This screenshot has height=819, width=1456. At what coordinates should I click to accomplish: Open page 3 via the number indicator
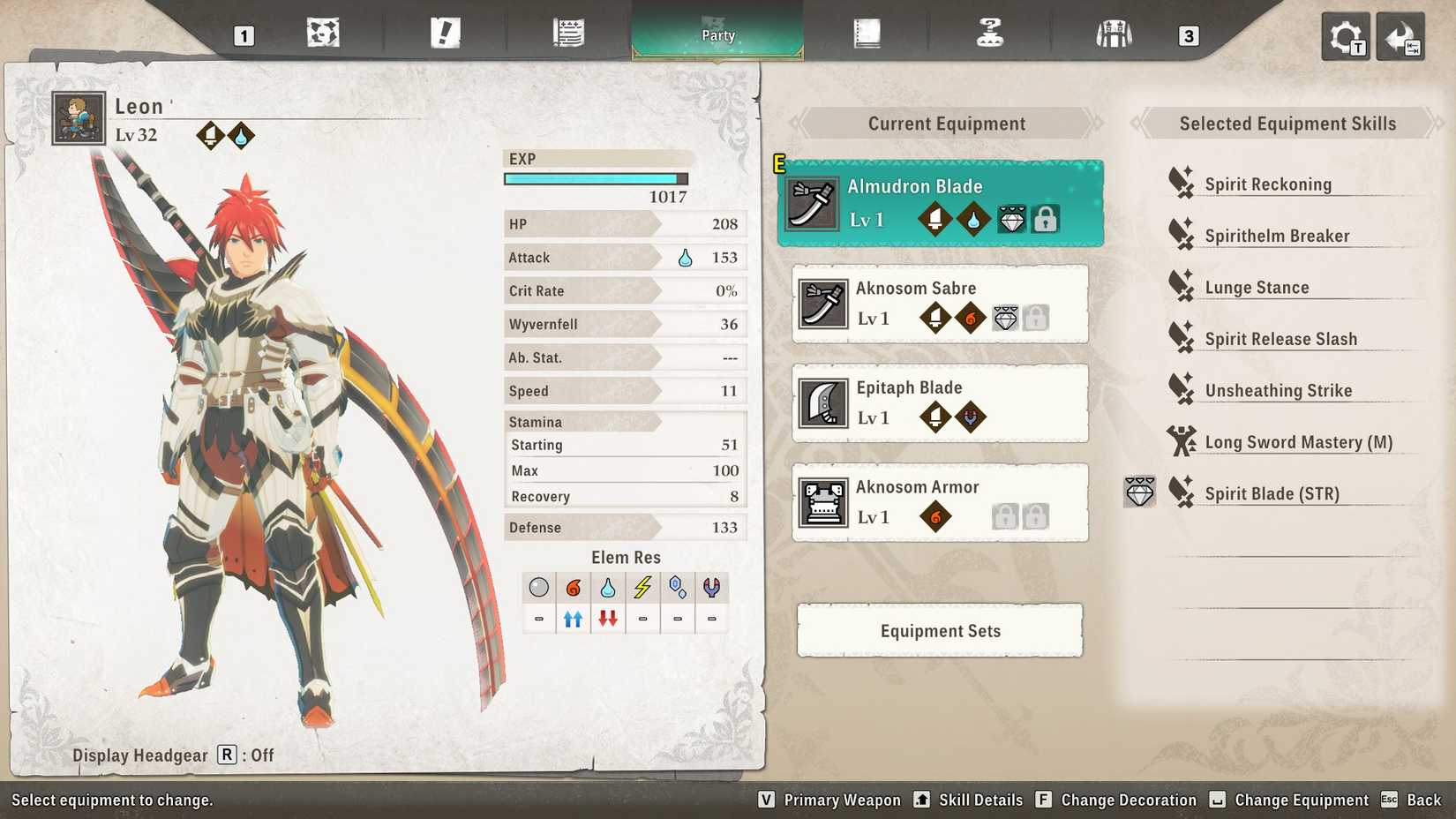(x=1188, y=37)
